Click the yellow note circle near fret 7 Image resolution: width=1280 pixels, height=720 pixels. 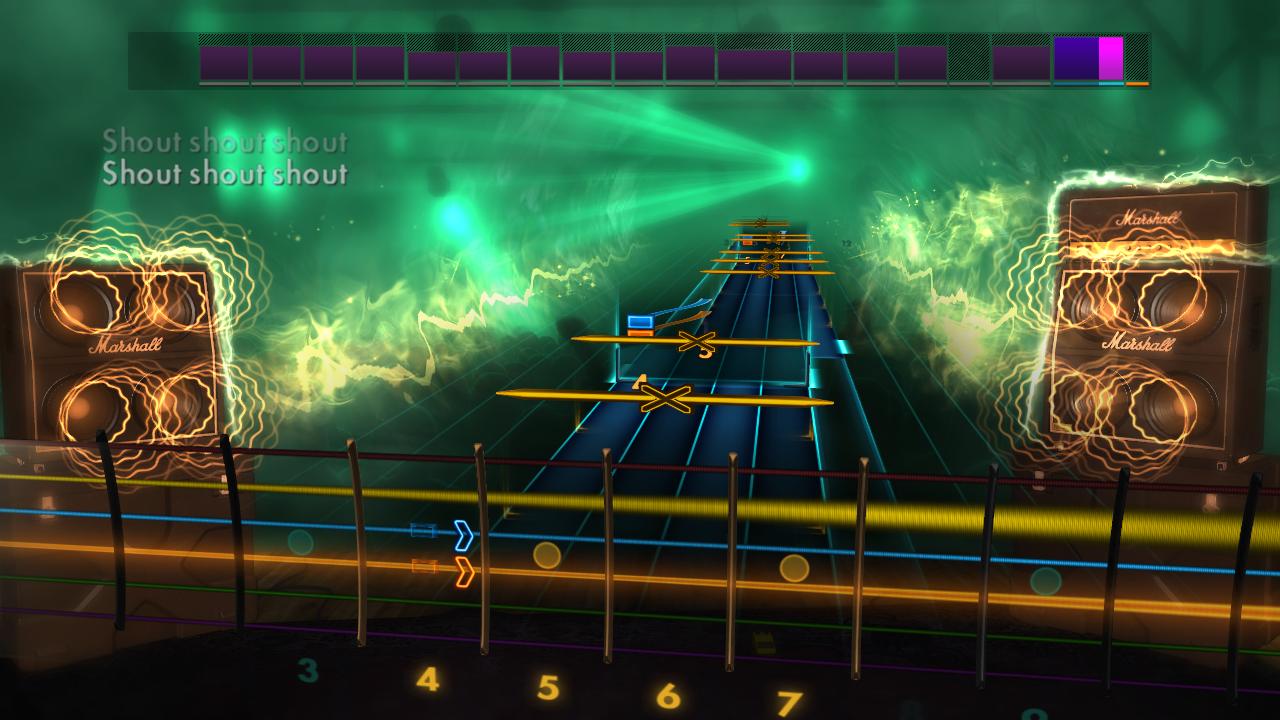tap(795, 571)
